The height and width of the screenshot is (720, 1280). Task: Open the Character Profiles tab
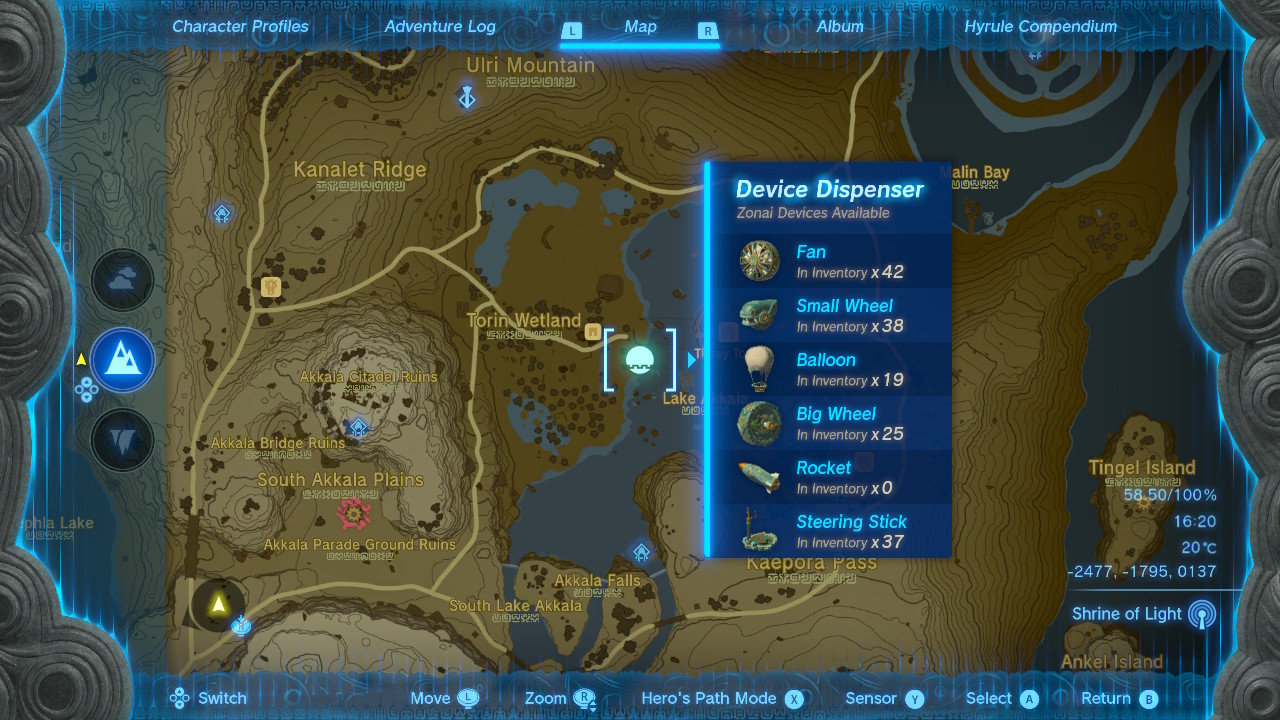click(x=240, y=27)
